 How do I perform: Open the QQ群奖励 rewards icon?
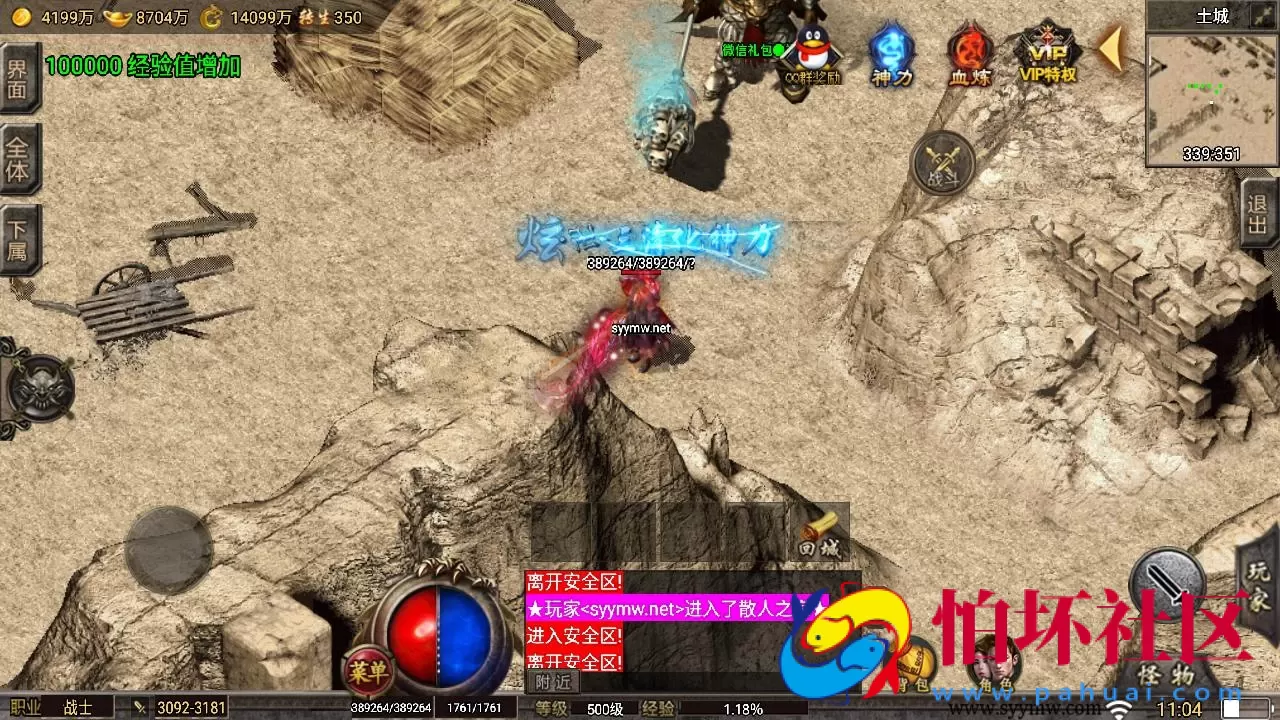(x=810, y=50)
